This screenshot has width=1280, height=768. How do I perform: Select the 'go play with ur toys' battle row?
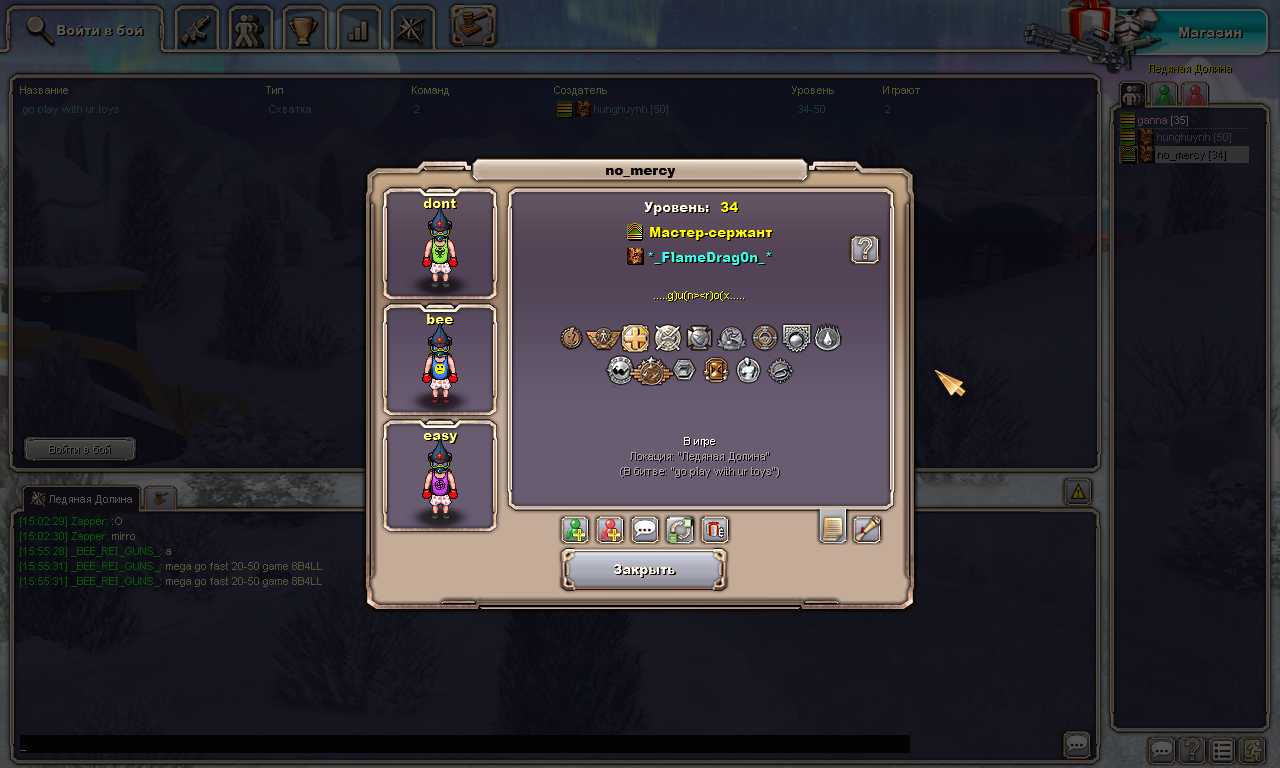pyautogui.click(x=70, y=109)
